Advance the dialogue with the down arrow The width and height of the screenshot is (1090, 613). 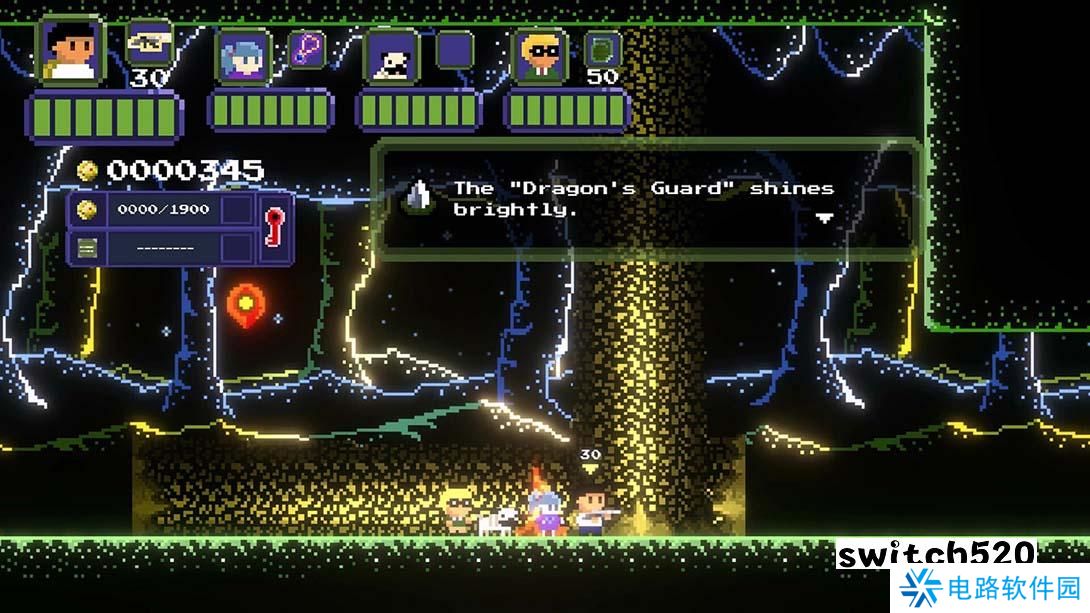(x=824, y=217)
